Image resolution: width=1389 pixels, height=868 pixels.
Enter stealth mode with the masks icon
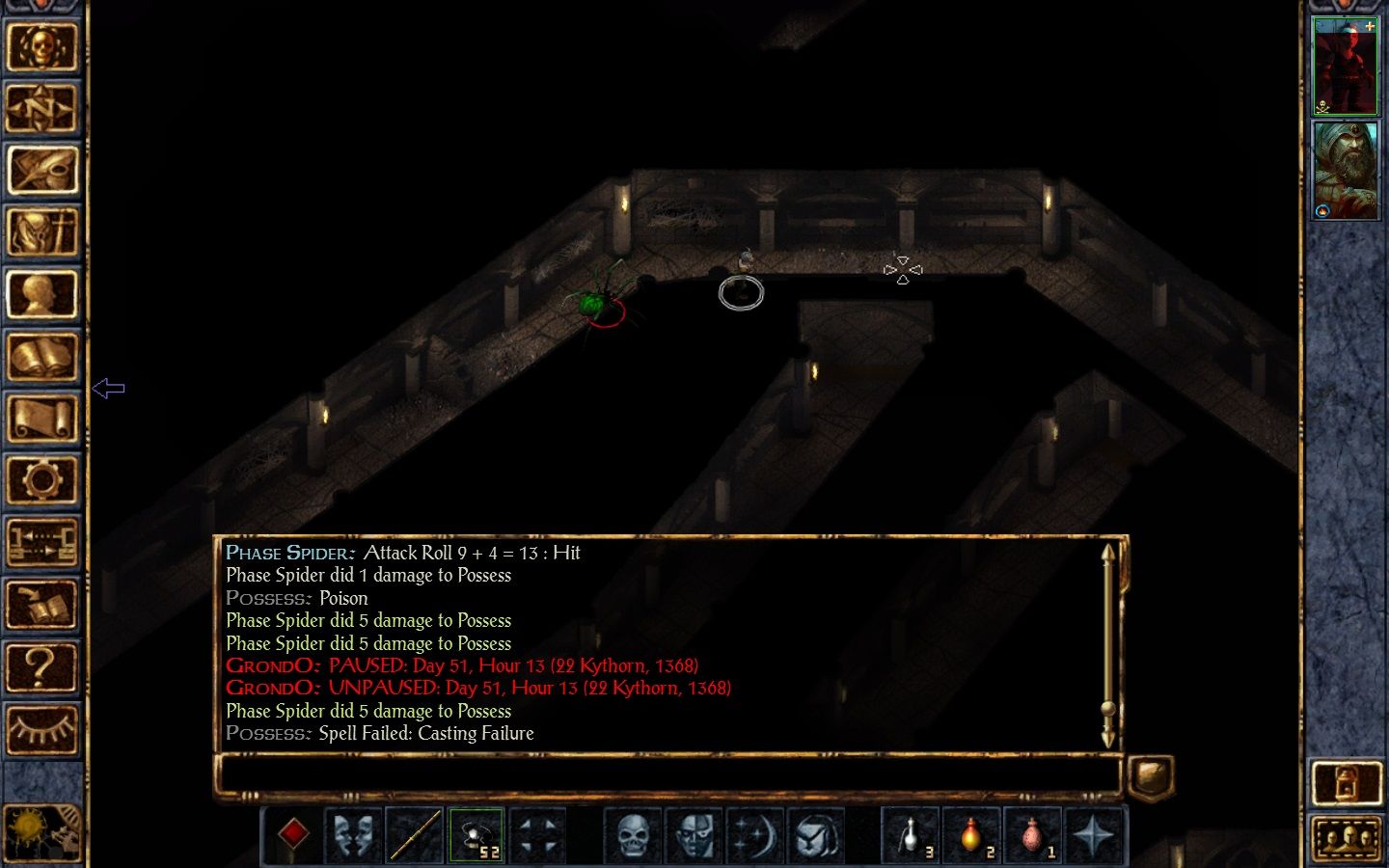coord(355,834)
